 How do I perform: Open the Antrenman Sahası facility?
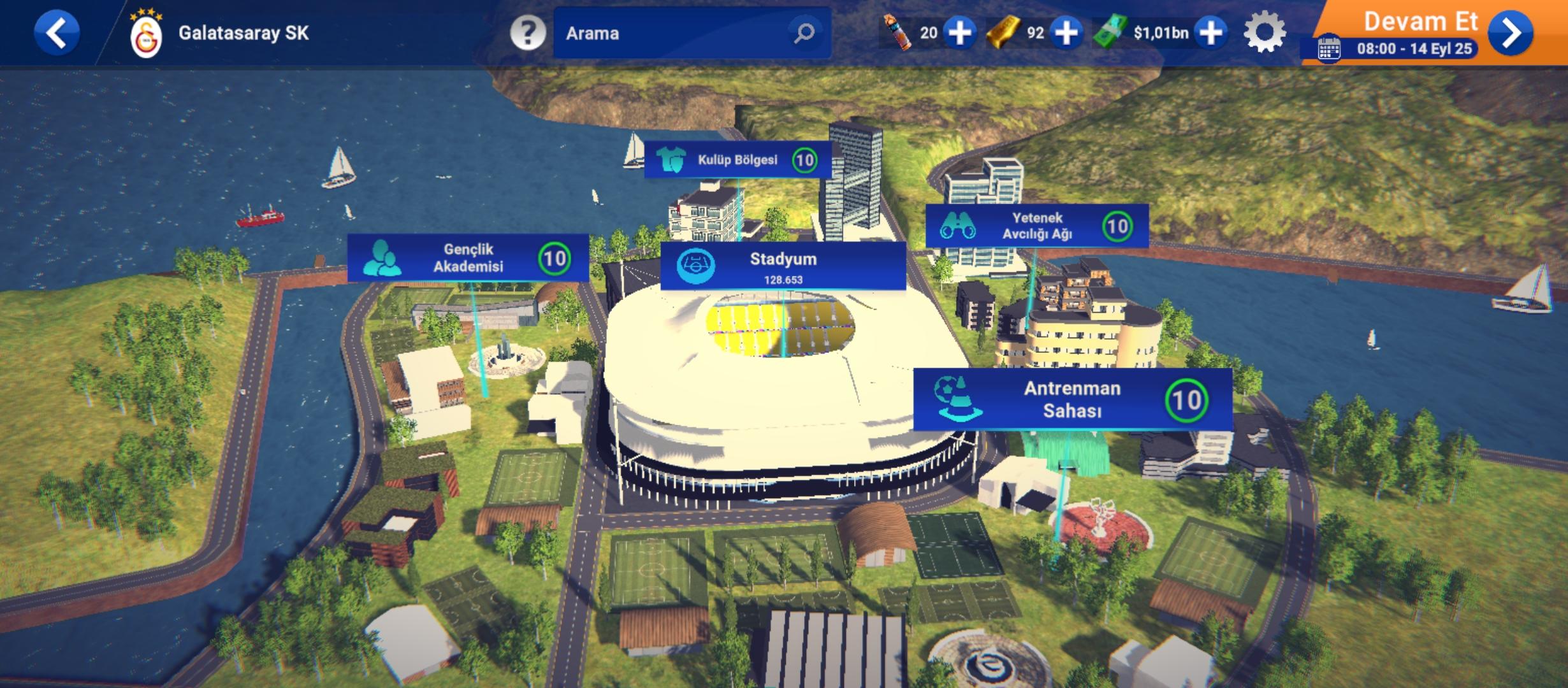click(1072, 399)
